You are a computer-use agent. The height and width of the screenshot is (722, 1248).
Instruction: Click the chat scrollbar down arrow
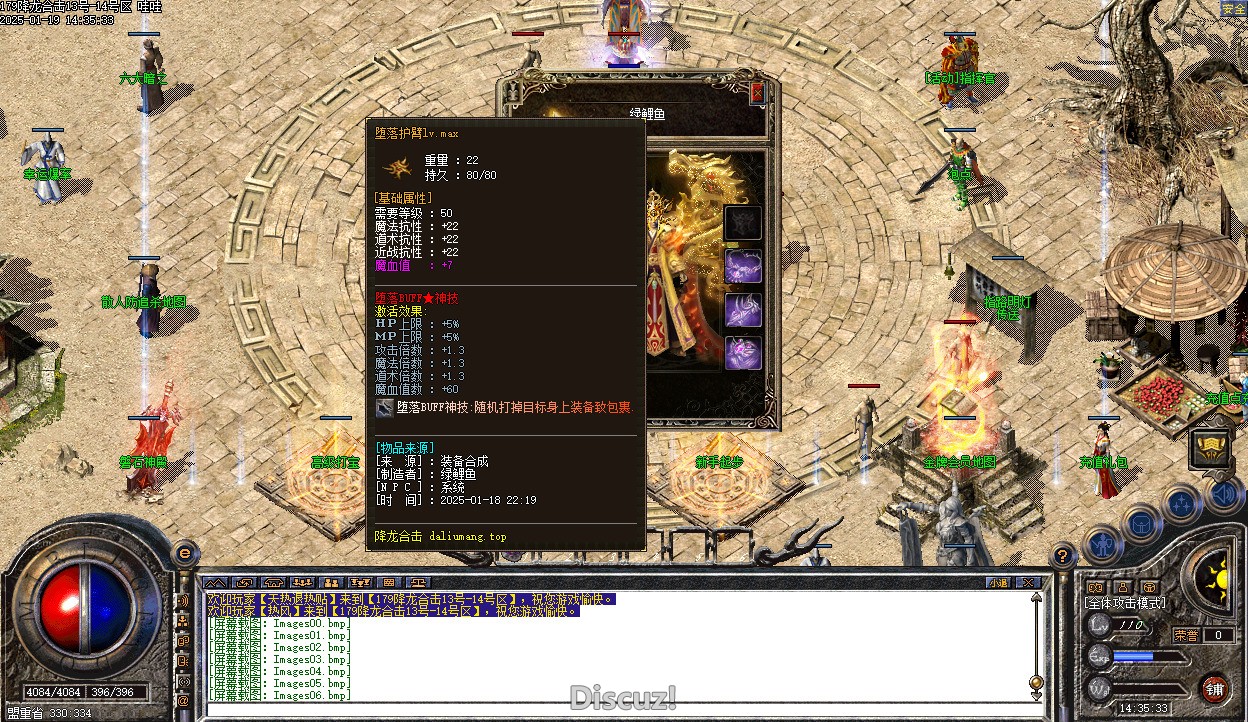click(x=1037, y=694)
